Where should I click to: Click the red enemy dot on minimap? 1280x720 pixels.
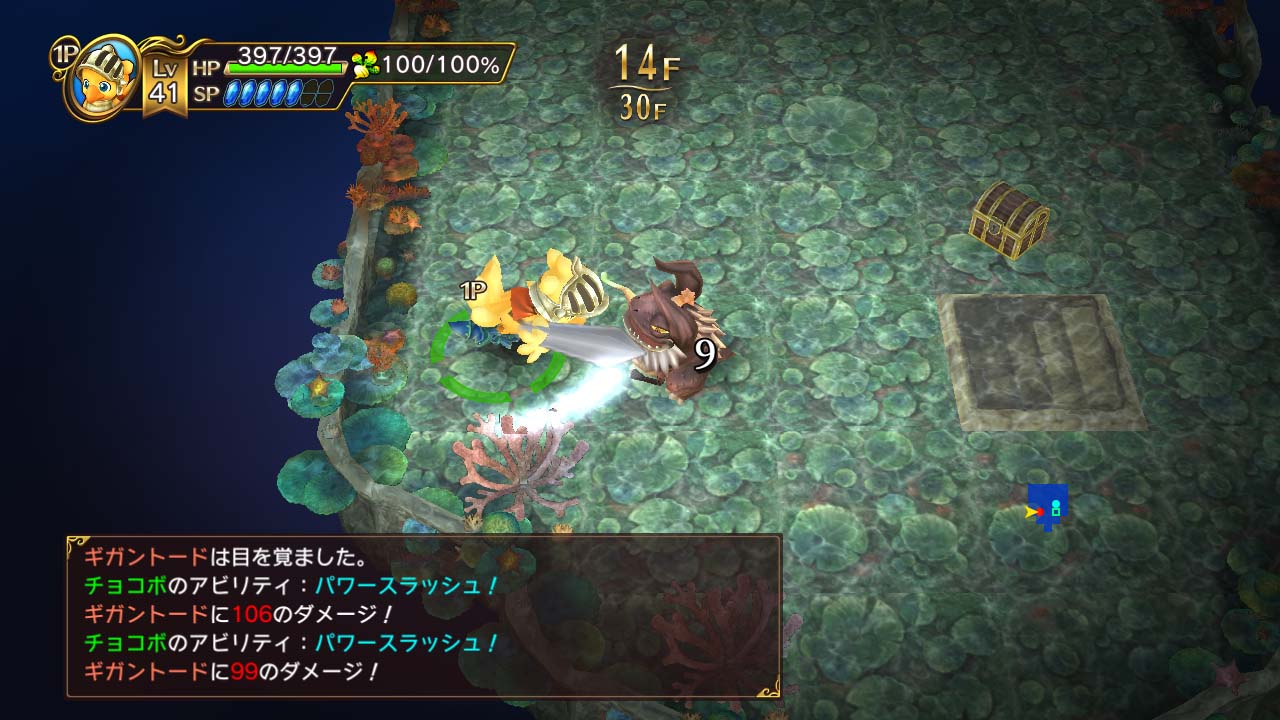click(1041, 512)
